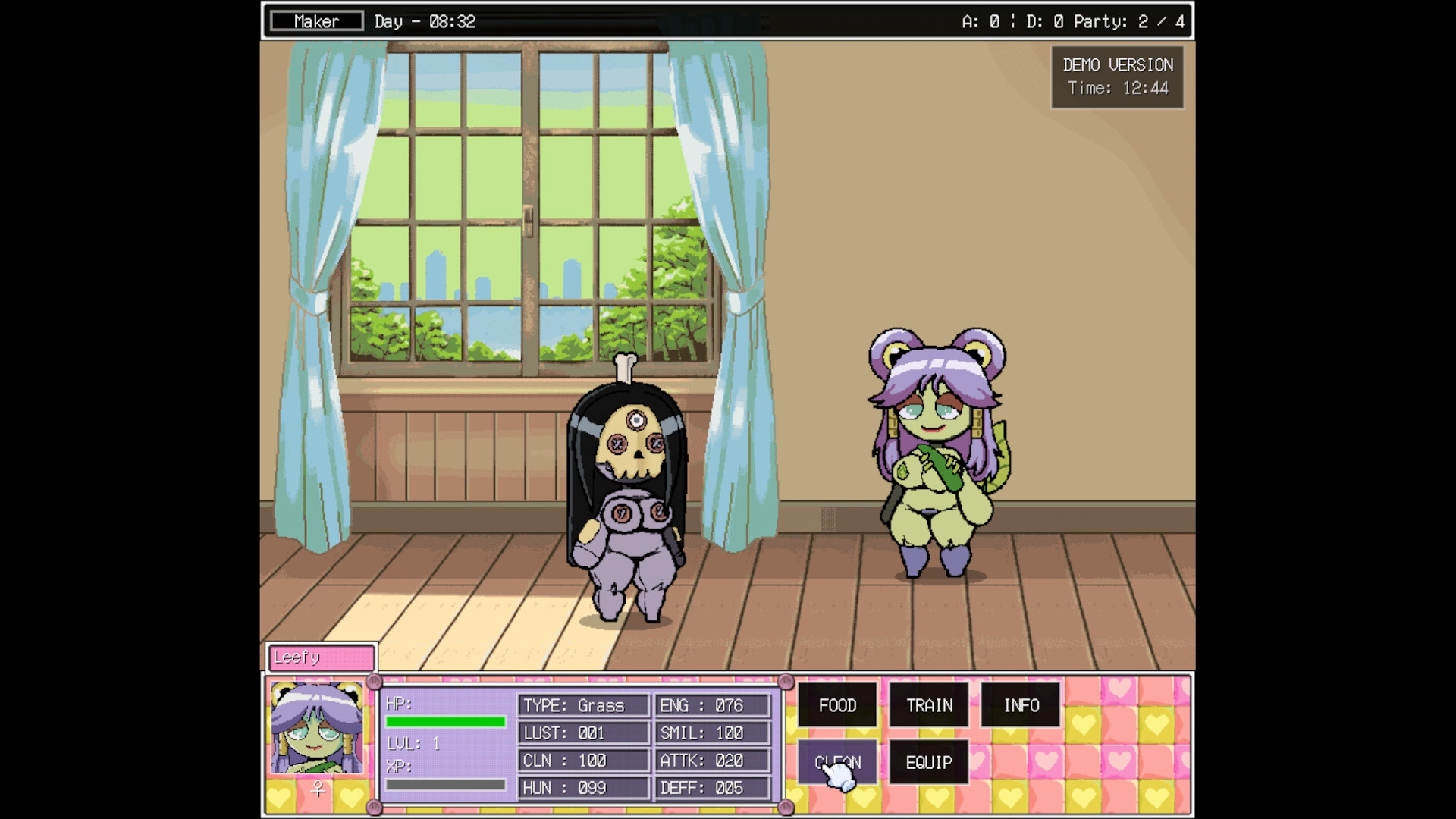This screenshot has width=1456, height=819.
Task: Click the ATTK stat display
Action: point(711,760)
